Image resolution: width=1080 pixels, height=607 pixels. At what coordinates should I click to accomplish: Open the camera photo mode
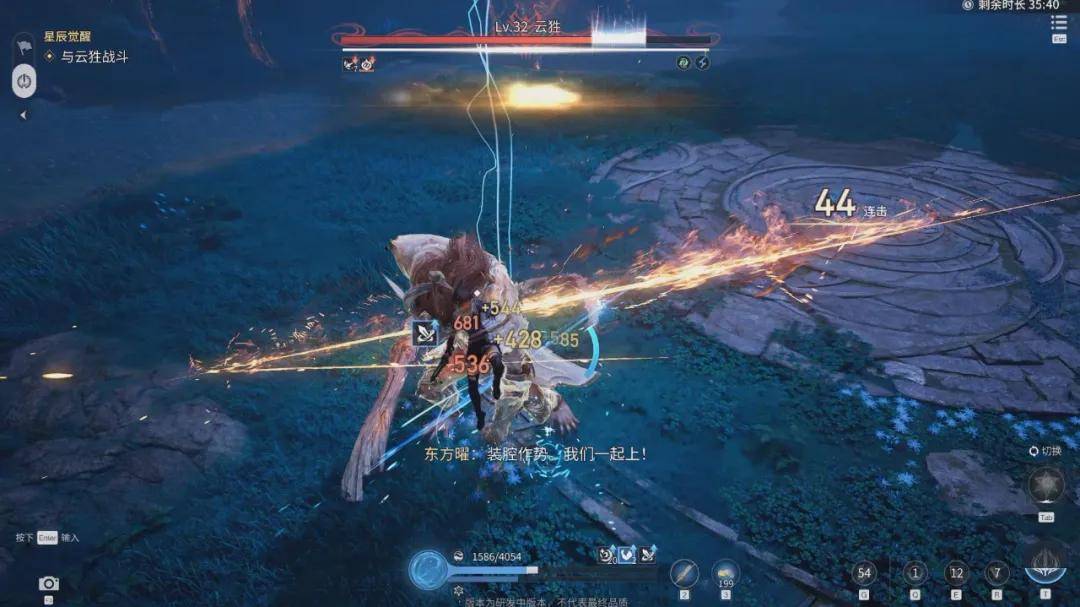click(x=48, y=583)
